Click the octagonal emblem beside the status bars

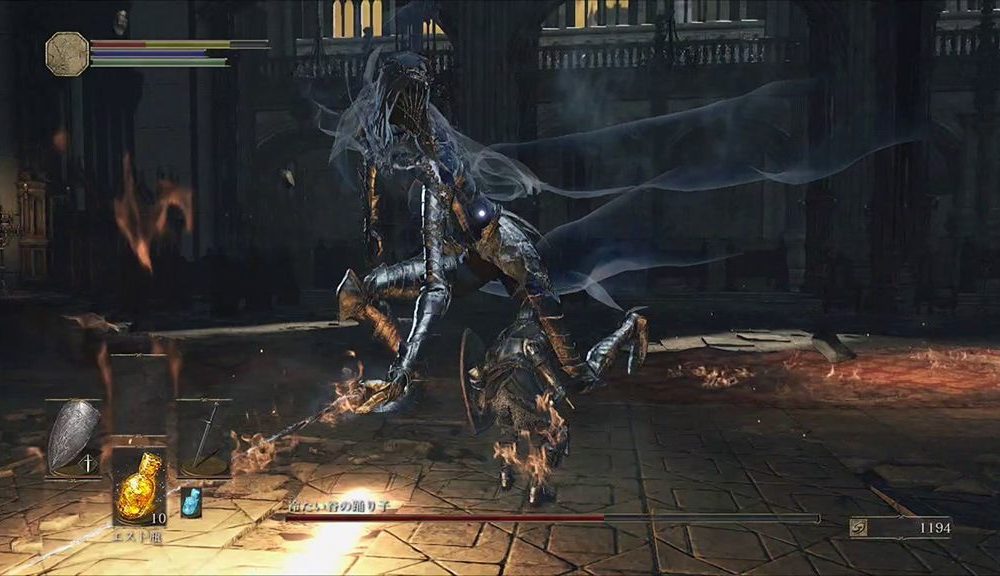(67, 53)
